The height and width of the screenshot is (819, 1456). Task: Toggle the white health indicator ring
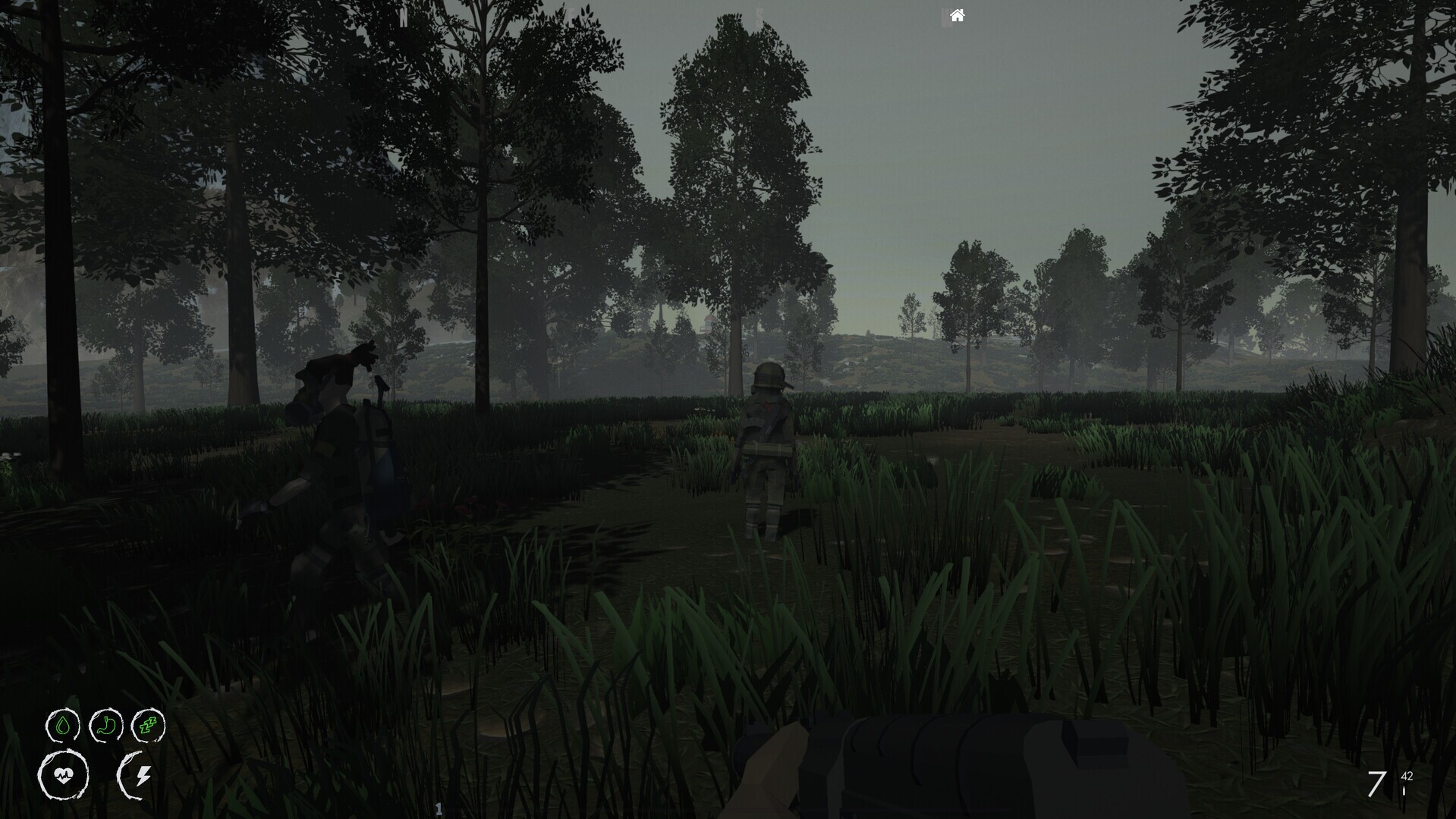pyautogui.click(x=65, y=775)
